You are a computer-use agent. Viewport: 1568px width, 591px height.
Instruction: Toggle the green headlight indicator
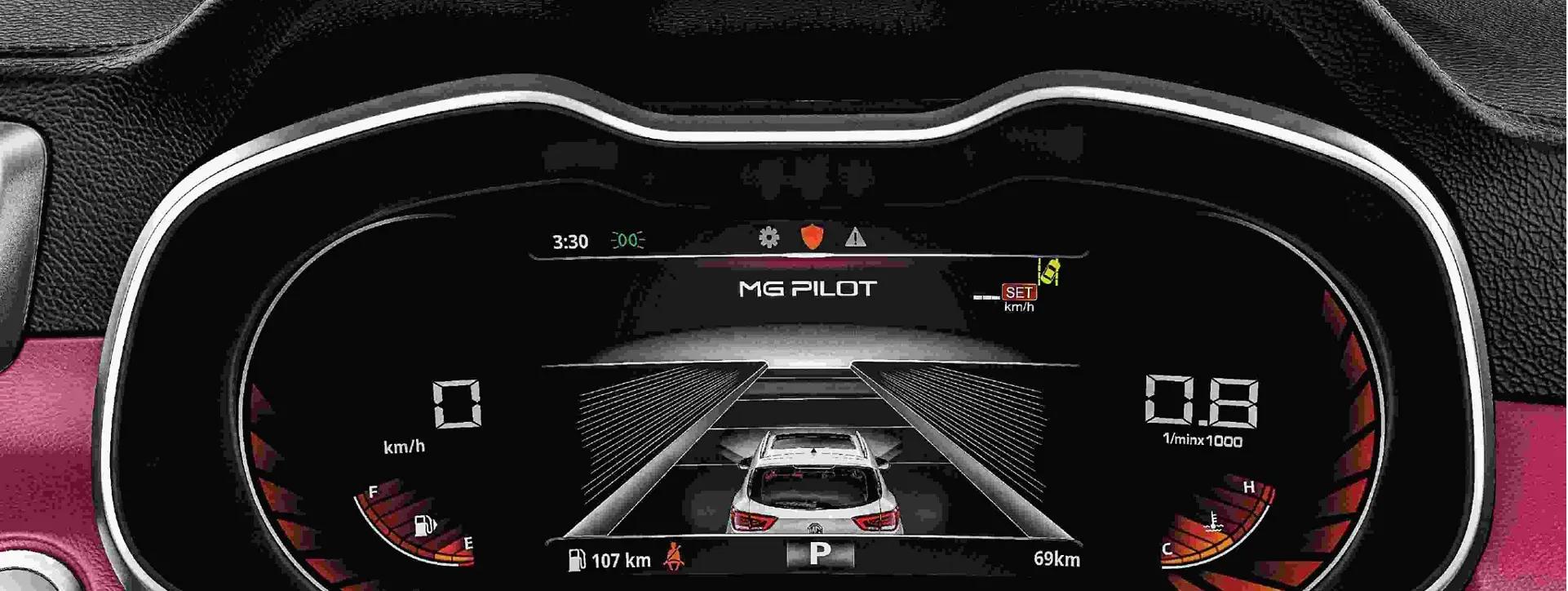(627, 240)
